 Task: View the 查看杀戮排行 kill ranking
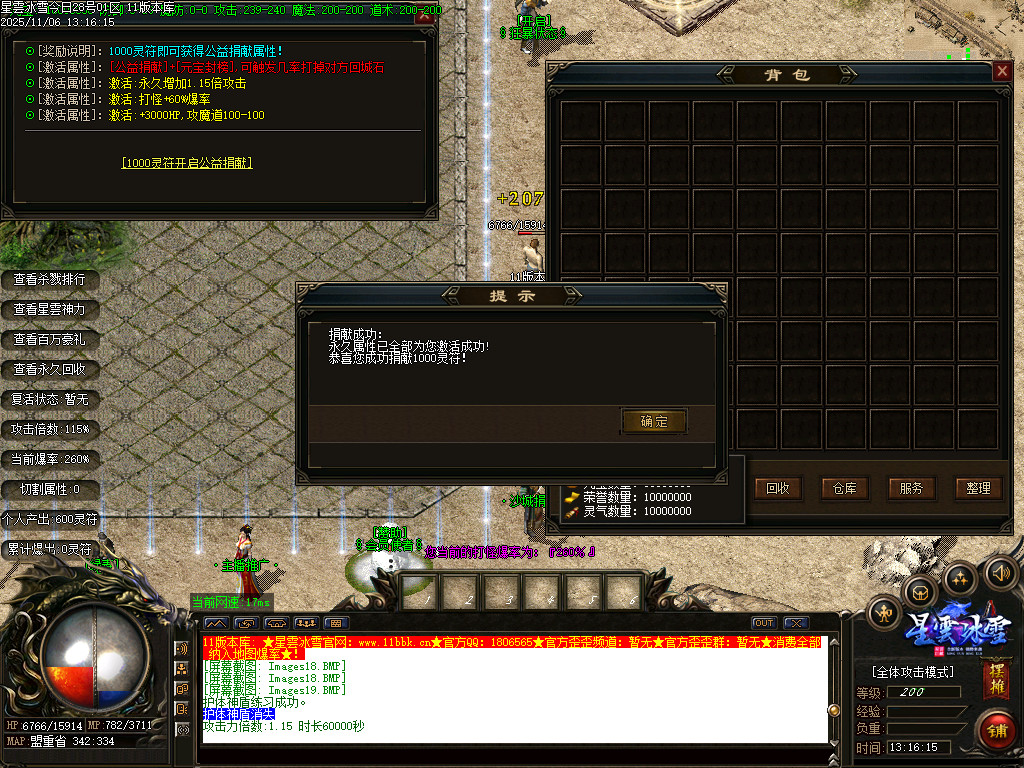pos(49,279)
